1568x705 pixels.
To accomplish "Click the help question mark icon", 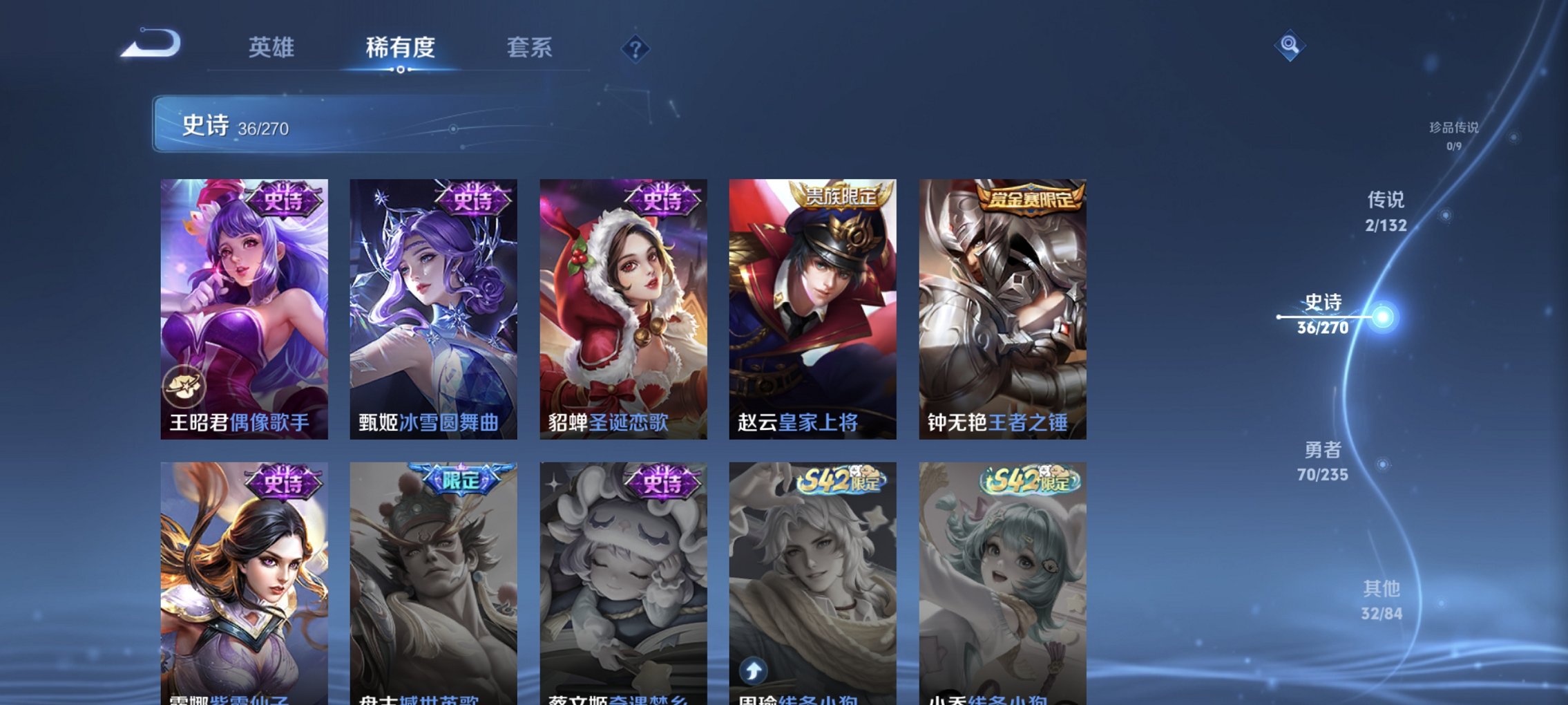I will pos(636,49).
